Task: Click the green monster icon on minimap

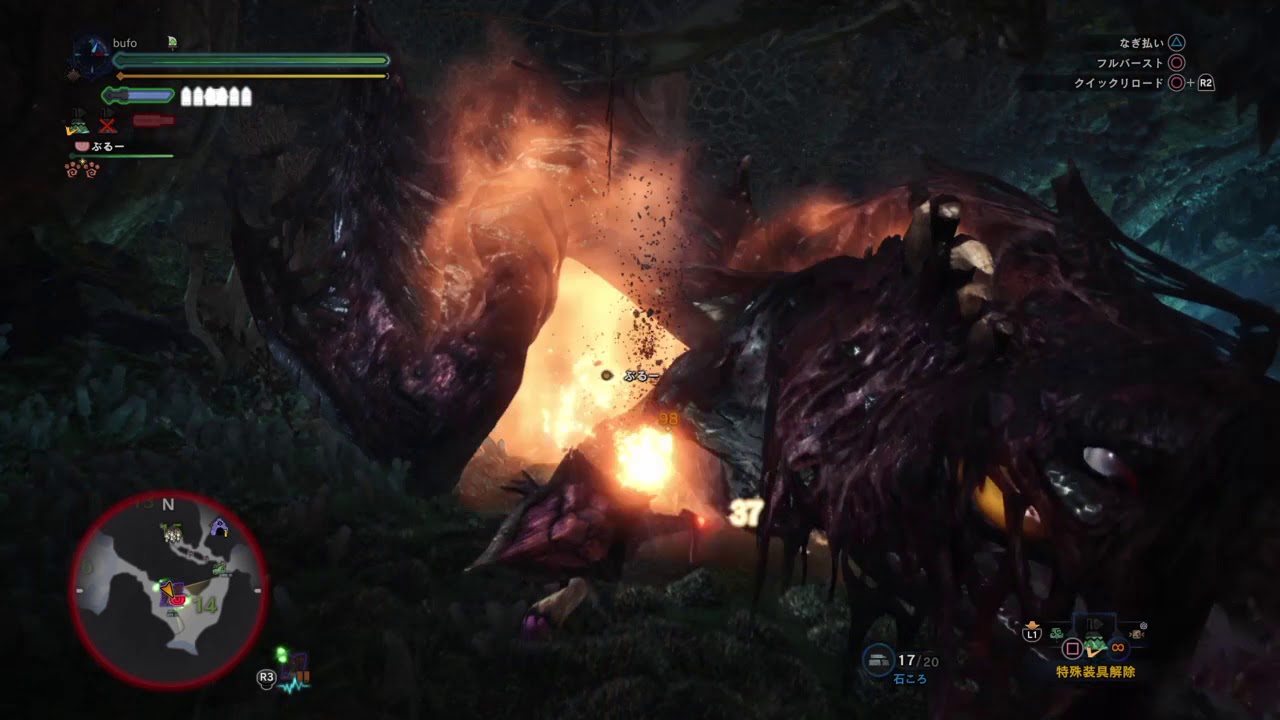Action: point(222,570)
